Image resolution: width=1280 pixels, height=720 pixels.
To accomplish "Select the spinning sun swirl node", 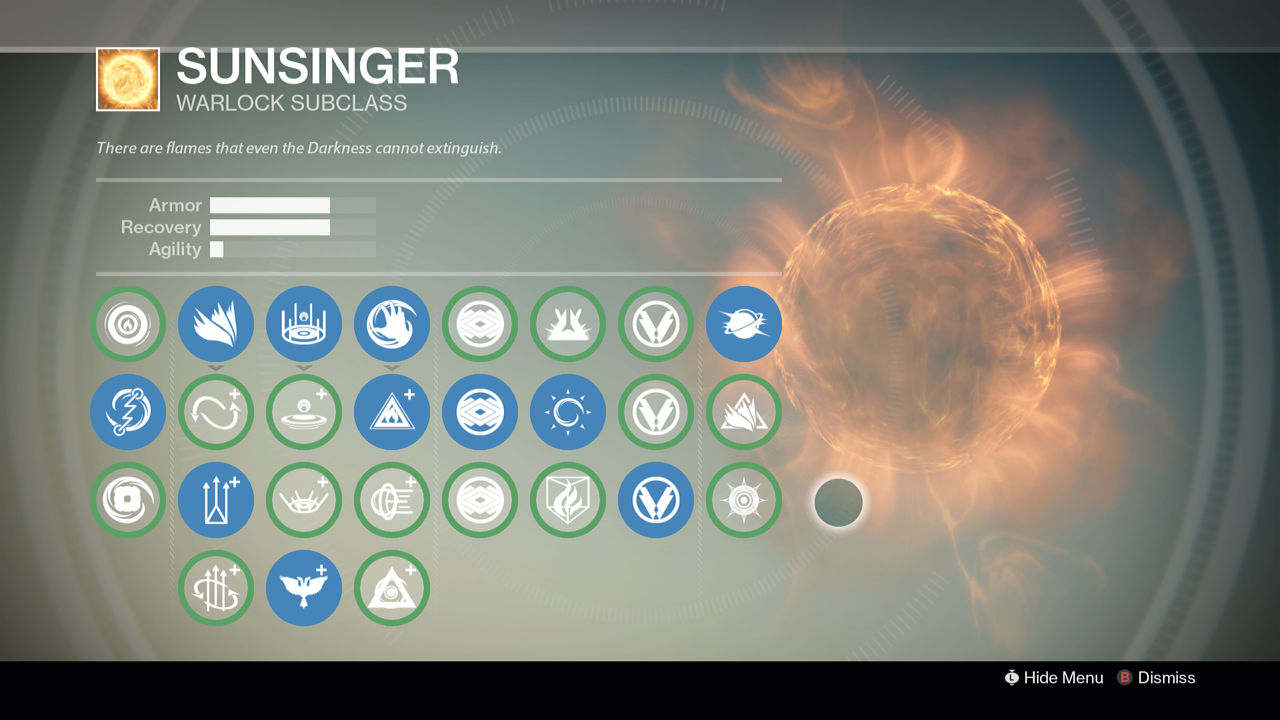I will coord(568,412).
